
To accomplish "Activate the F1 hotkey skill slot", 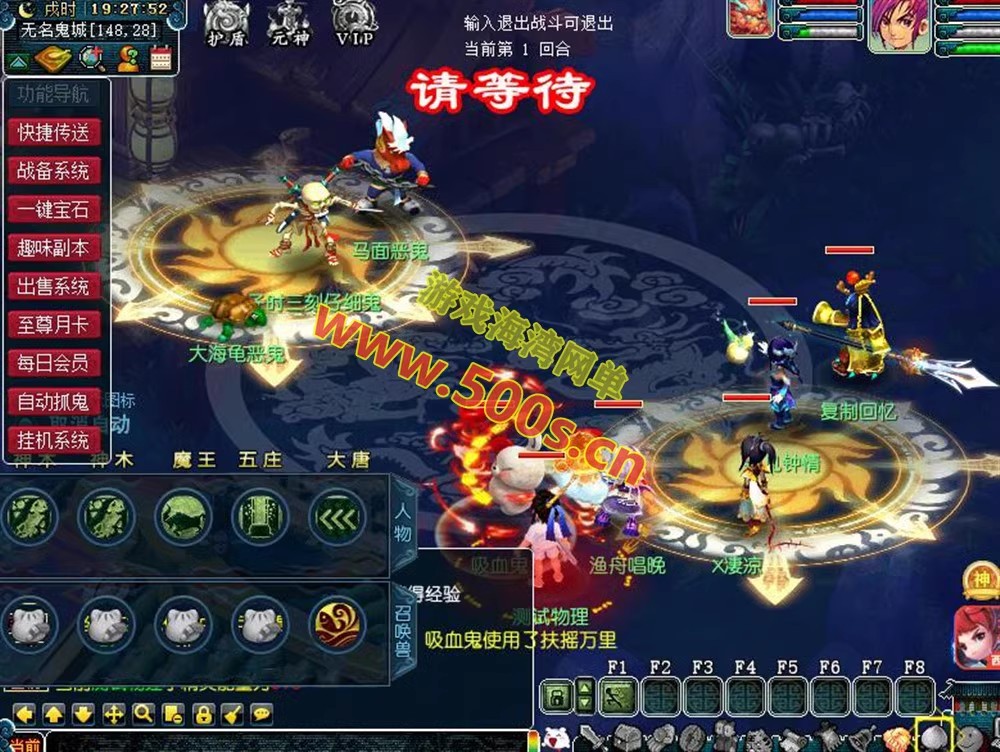I will pos(617,695).
